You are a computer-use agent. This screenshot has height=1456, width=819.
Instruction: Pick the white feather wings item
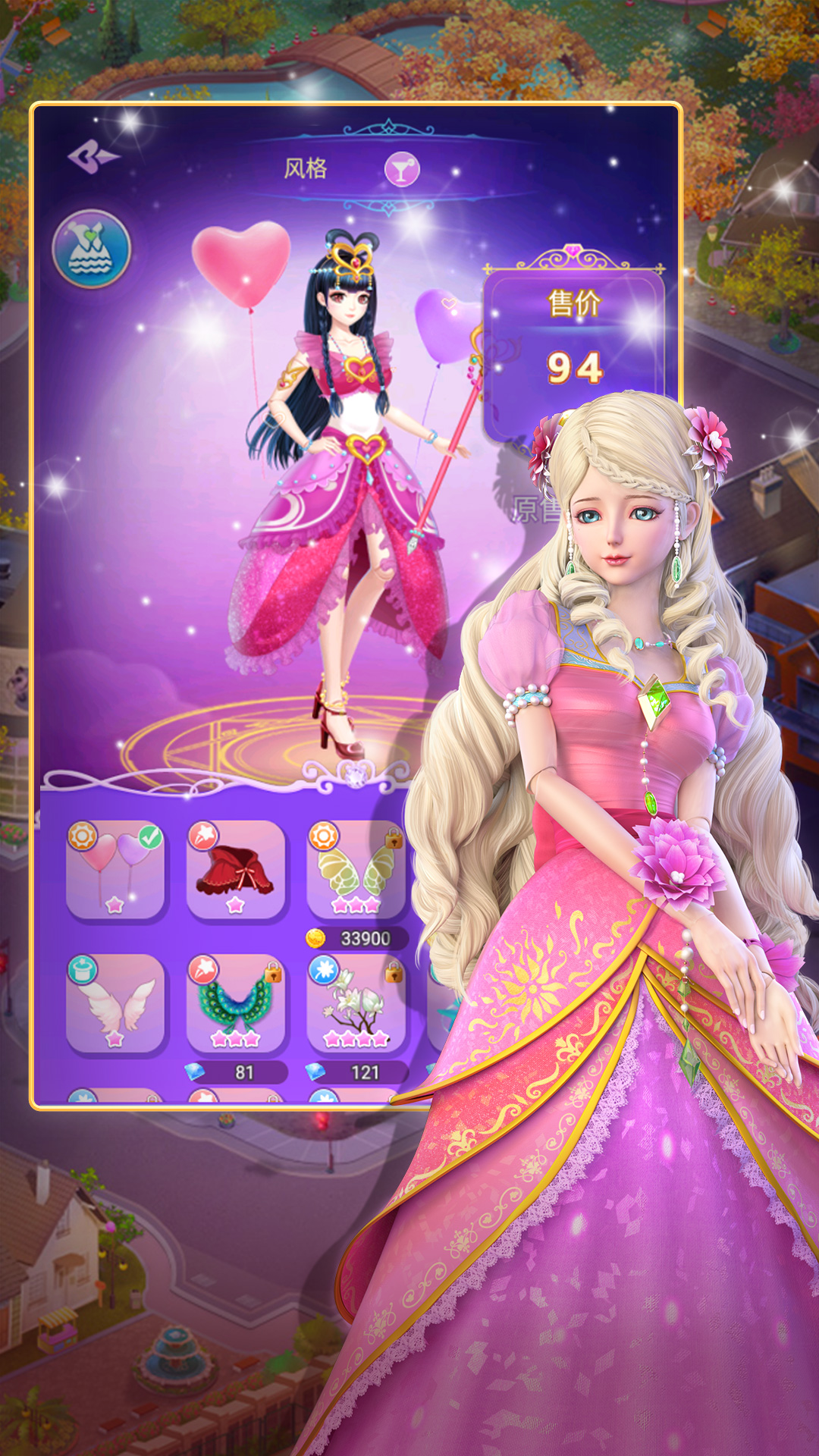(115, 1003)
